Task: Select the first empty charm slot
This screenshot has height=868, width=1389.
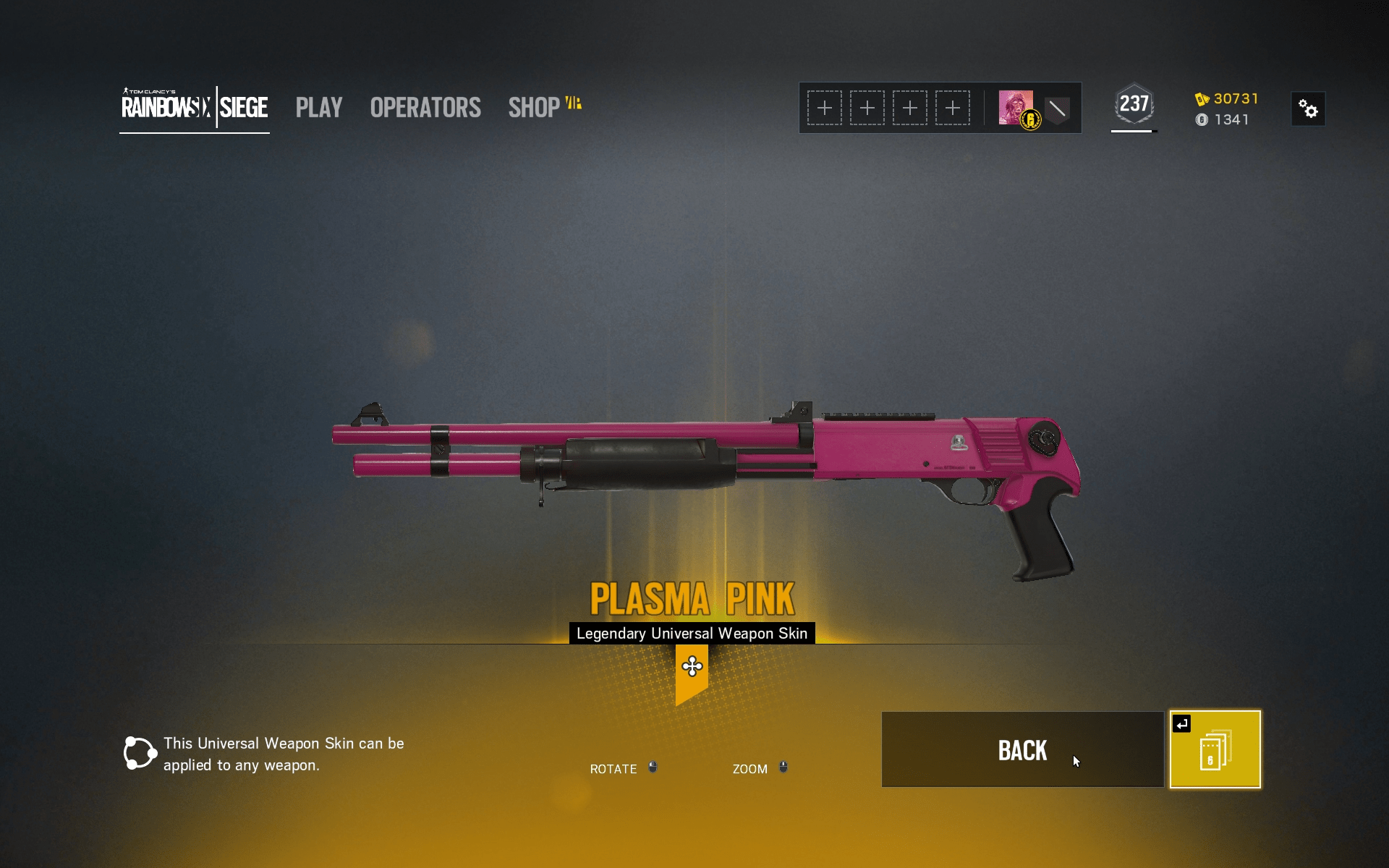Action: coord(824,107)
